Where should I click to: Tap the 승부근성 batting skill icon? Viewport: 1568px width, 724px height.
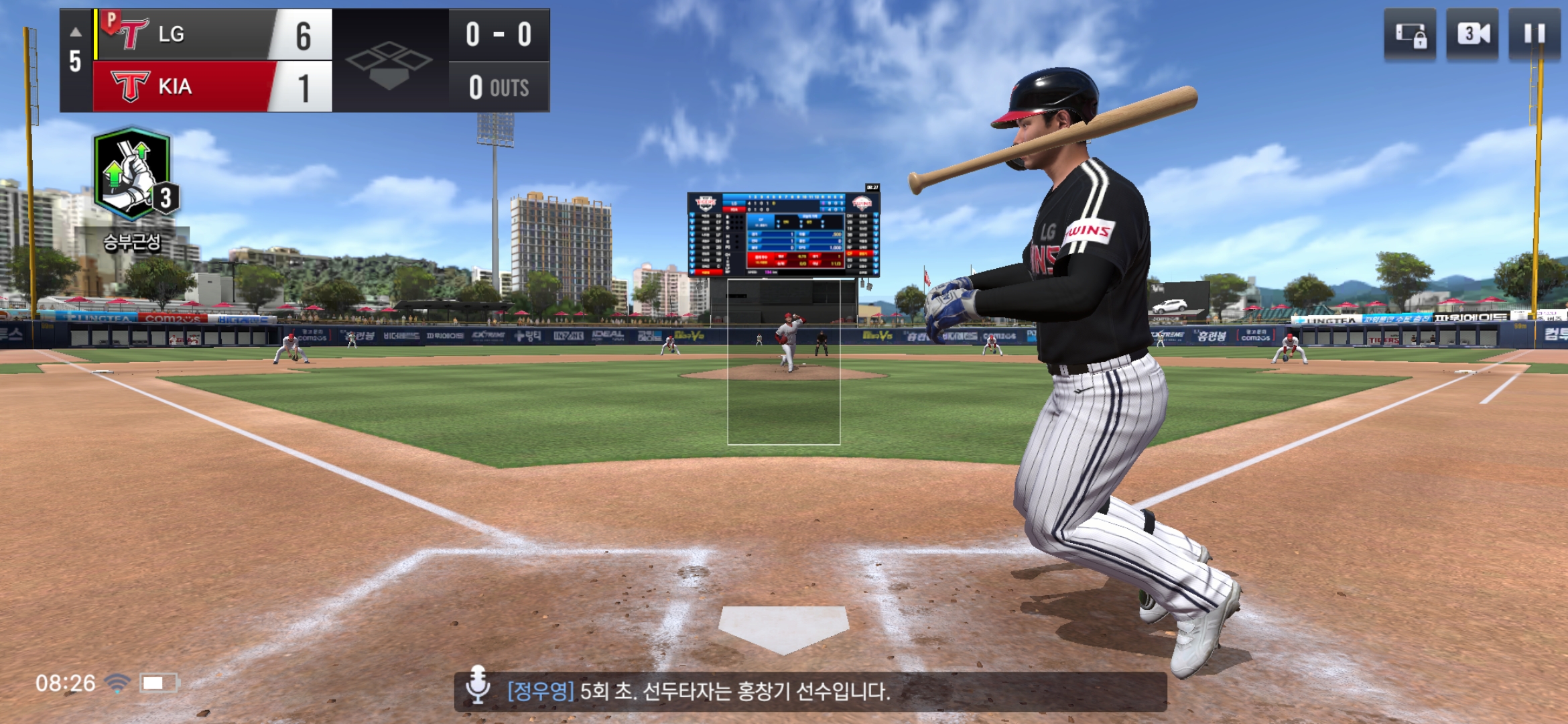pyautogui.click(x=133, y=174)
